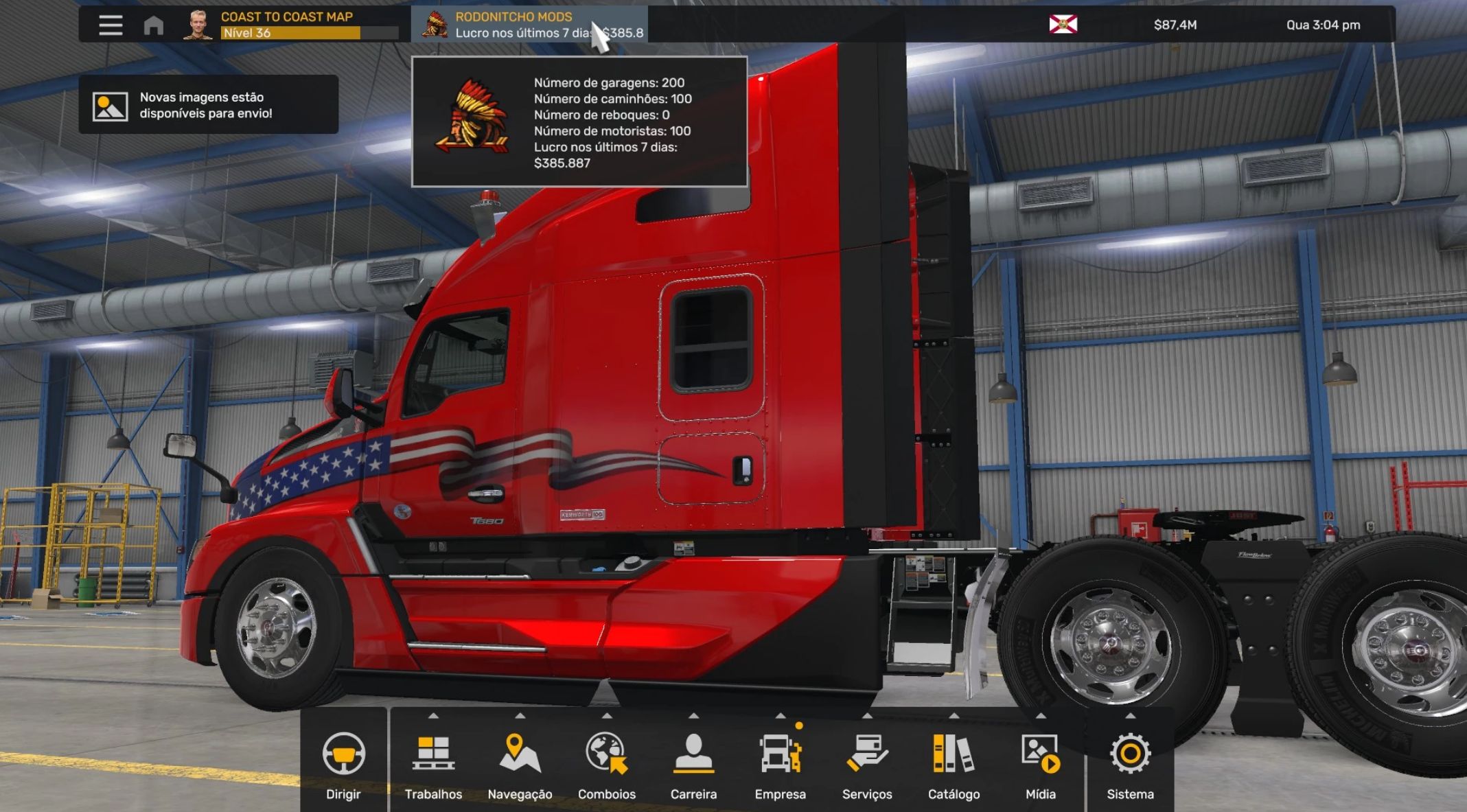The height and width of the screenshot is (812, 1467).
Task: Open the Carreira career menu
Action: 693,763
